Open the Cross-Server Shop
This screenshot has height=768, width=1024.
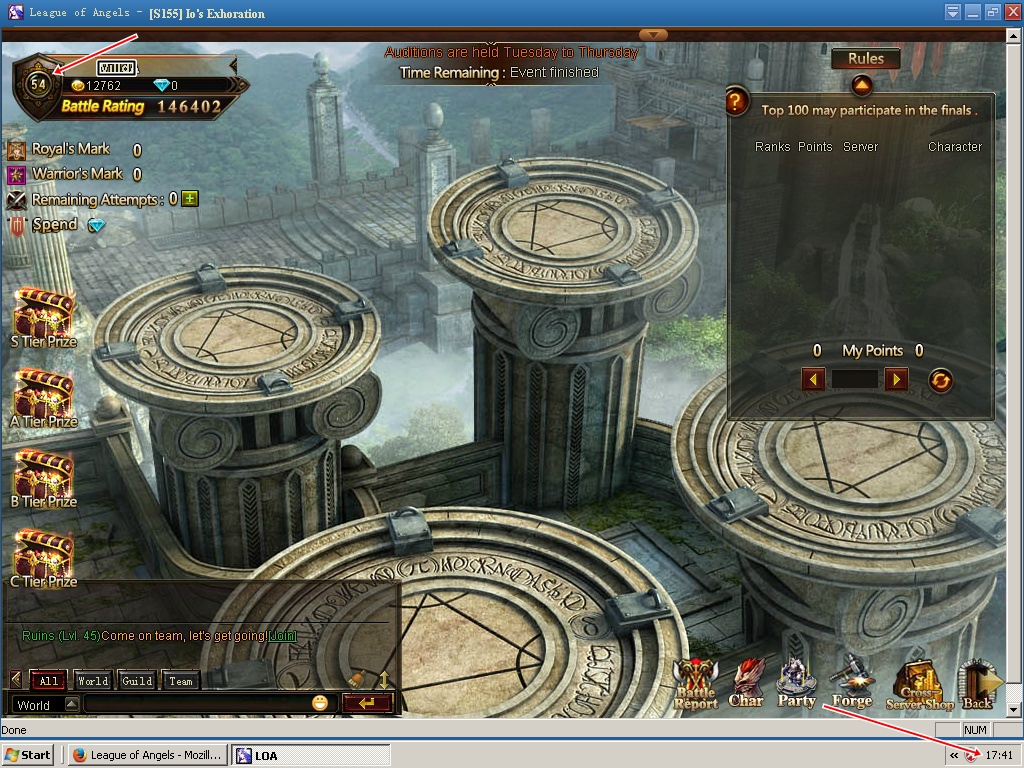(x=919, y=685)
